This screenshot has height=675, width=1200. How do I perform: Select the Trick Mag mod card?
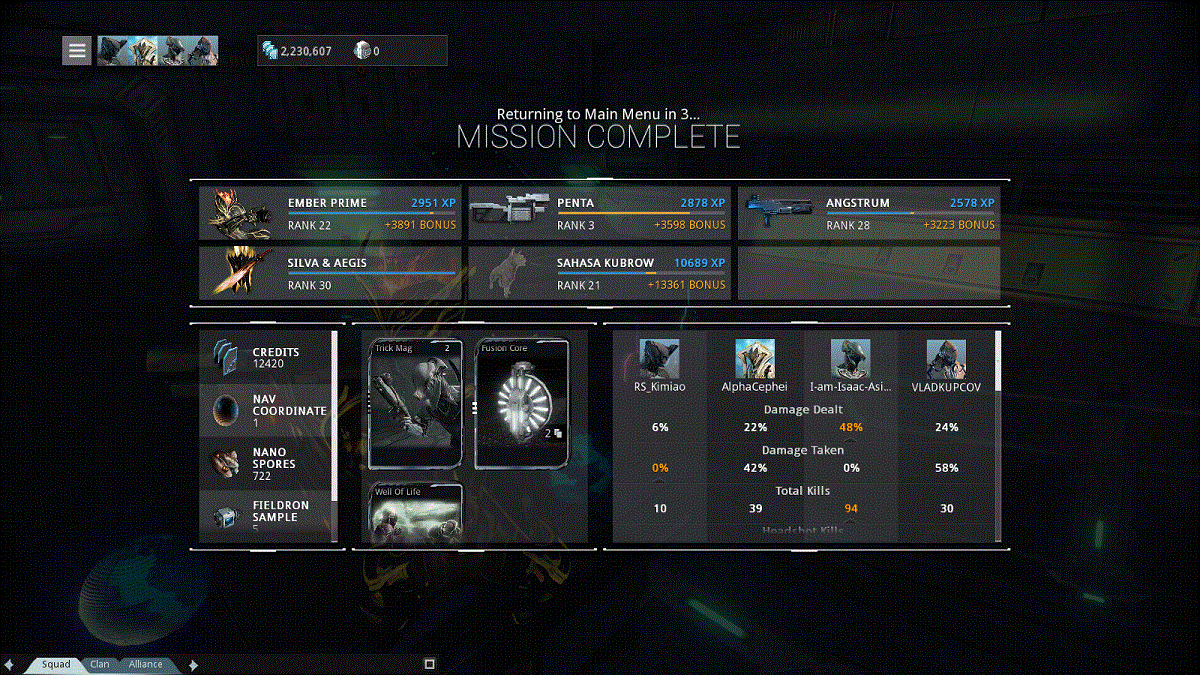tap(415, 404)
